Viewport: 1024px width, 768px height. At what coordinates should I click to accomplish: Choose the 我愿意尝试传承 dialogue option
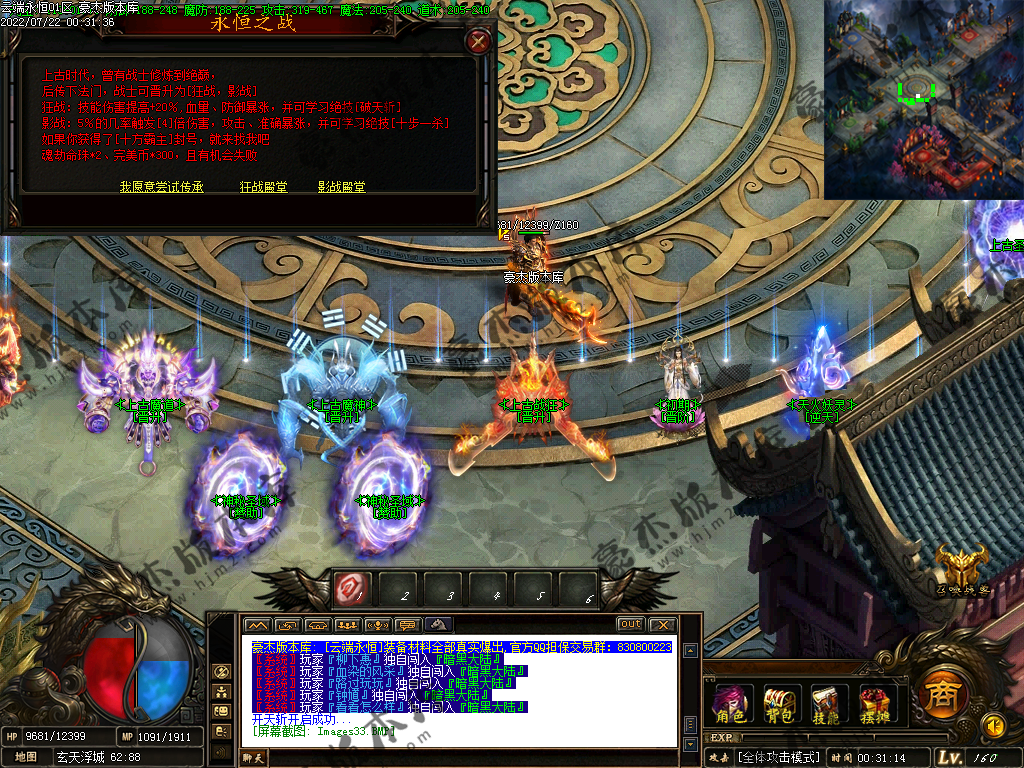[x=162, y=187]
